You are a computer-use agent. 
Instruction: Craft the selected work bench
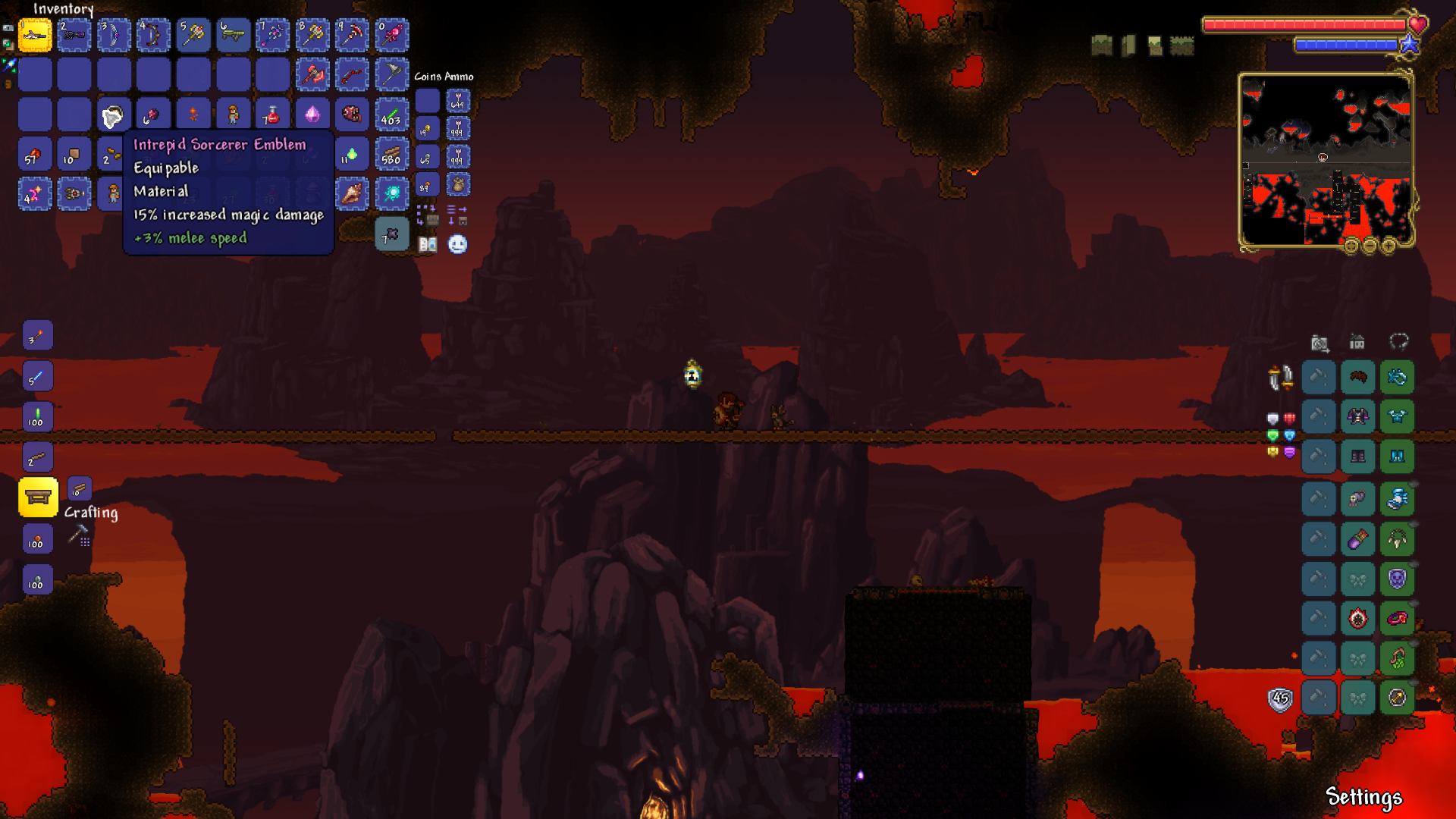(x=37, y=497)
